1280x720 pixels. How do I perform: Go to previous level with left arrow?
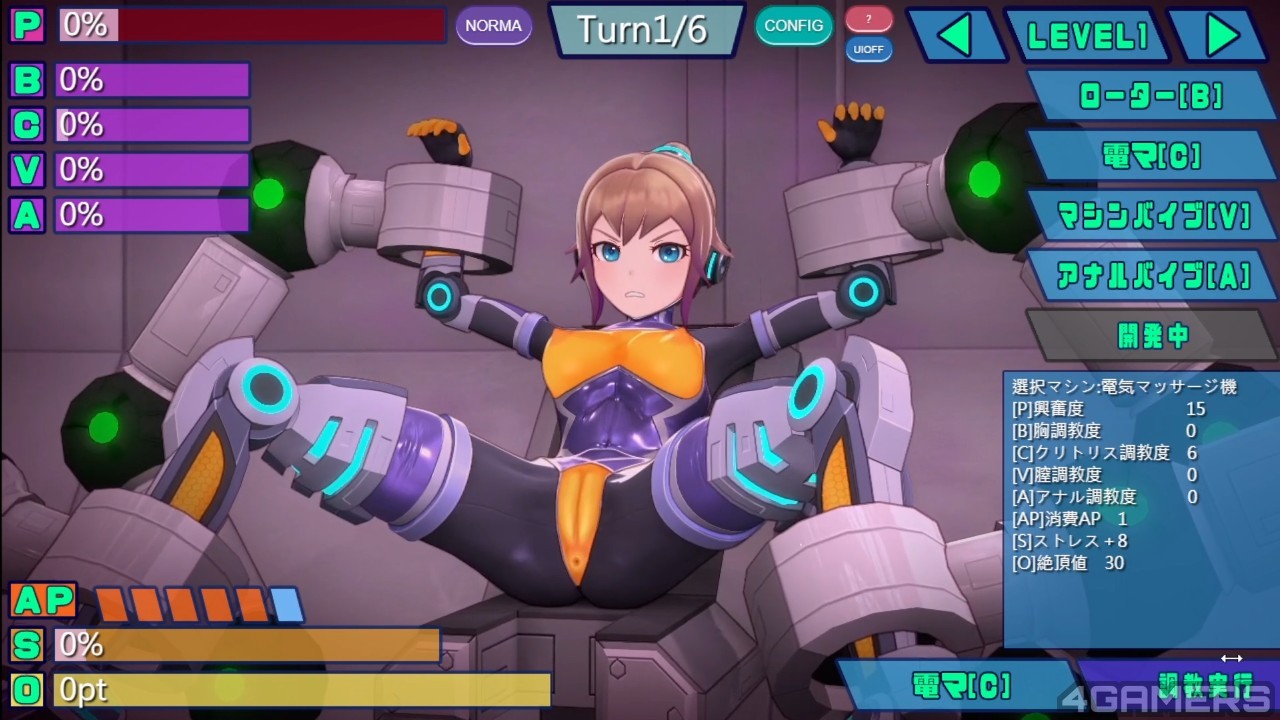click(956, 36)
